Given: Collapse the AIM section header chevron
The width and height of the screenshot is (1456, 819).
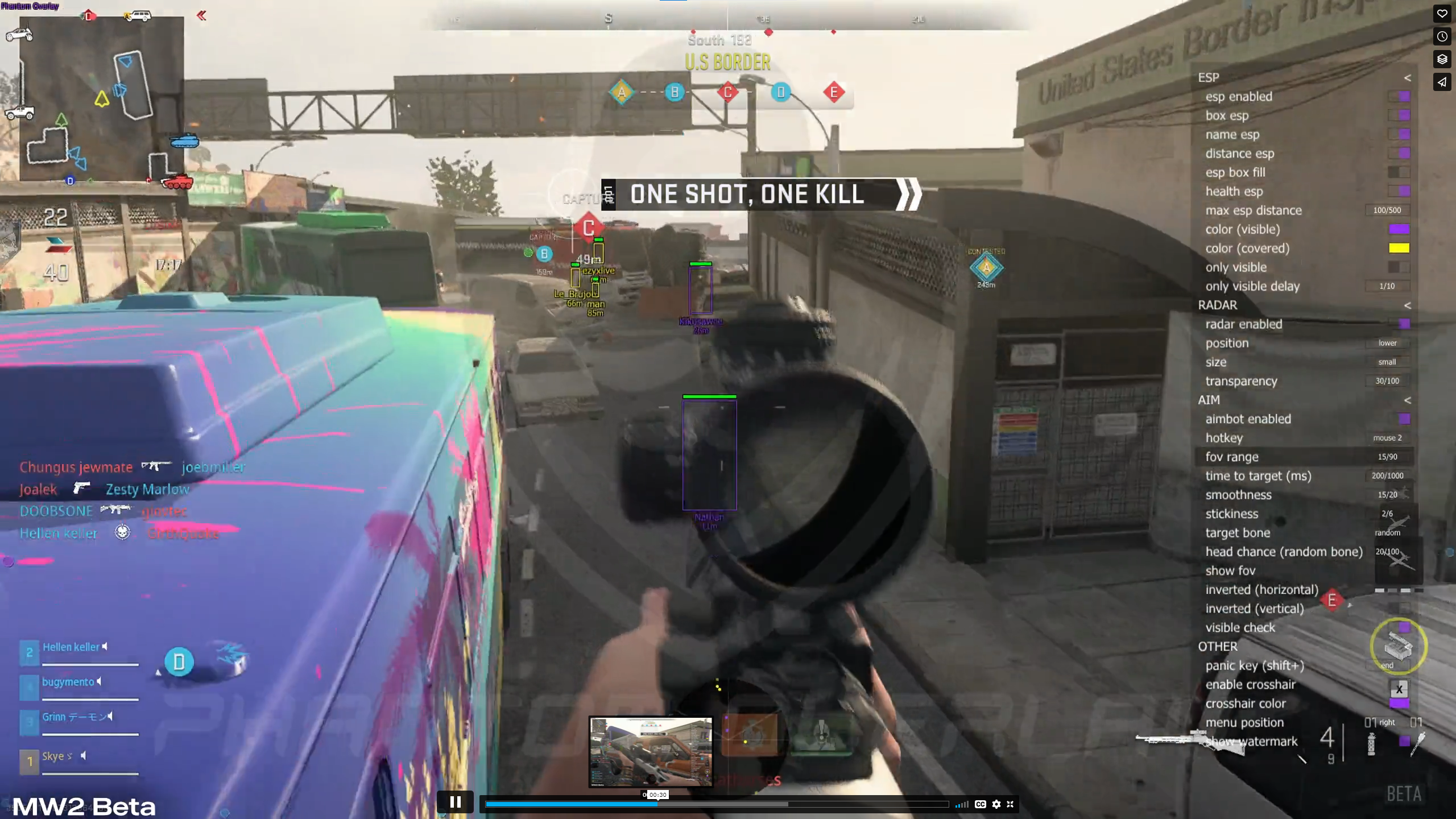Looking at the screenshot, I should [x=1407, y=400].
